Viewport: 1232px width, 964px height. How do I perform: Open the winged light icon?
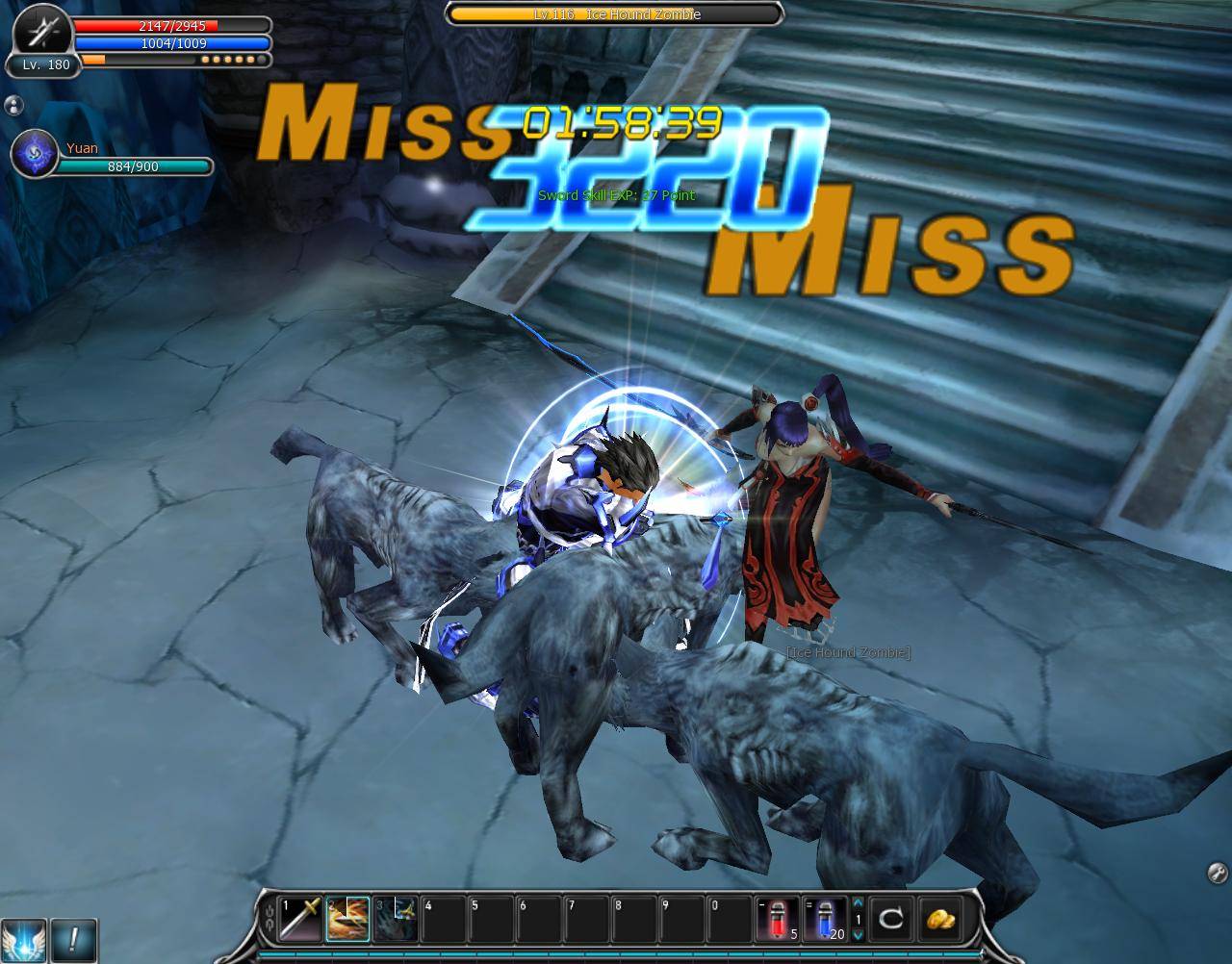point(22,937)
